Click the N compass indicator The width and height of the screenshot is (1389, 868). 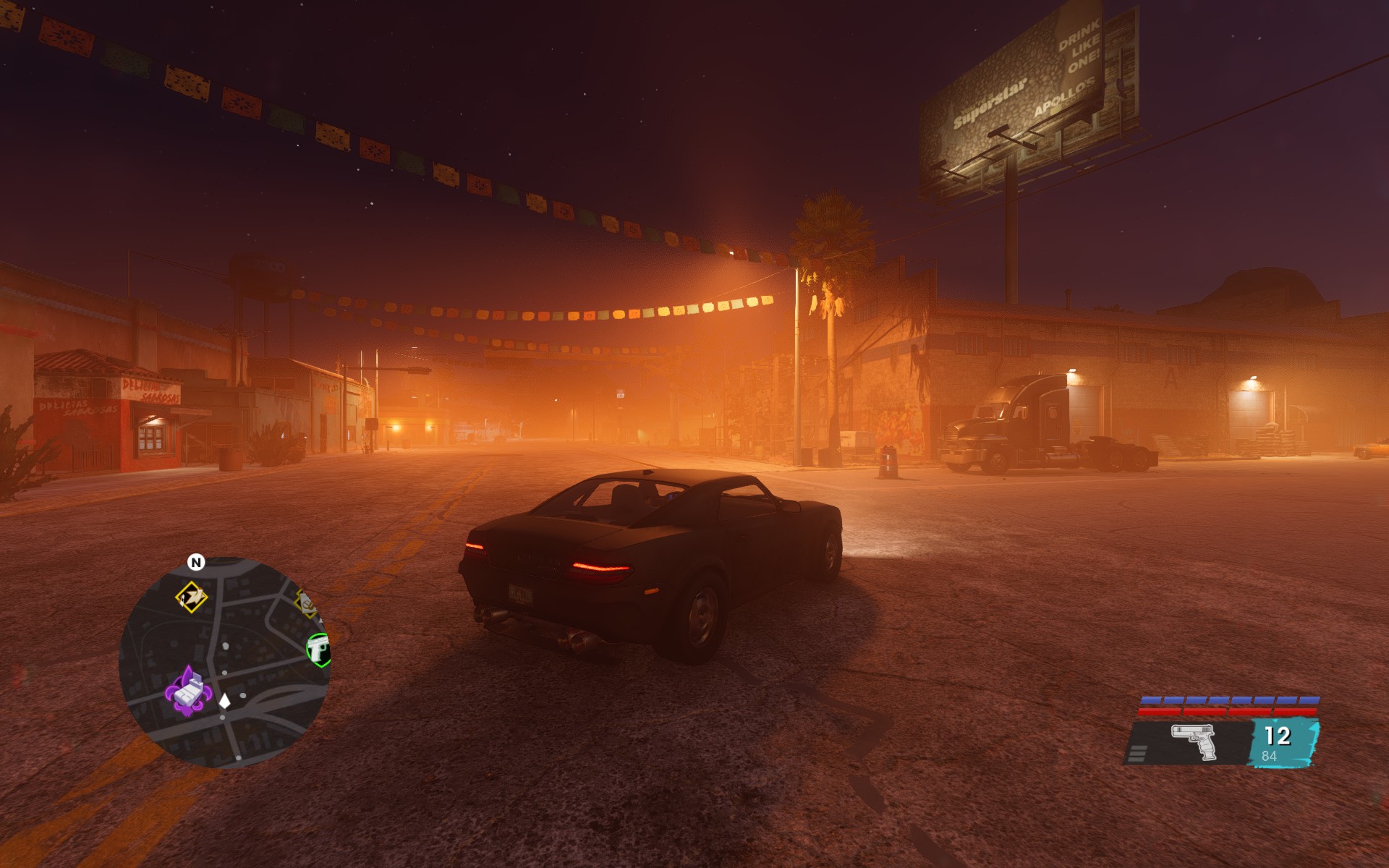pyautogui.click(x=196, y=562)
